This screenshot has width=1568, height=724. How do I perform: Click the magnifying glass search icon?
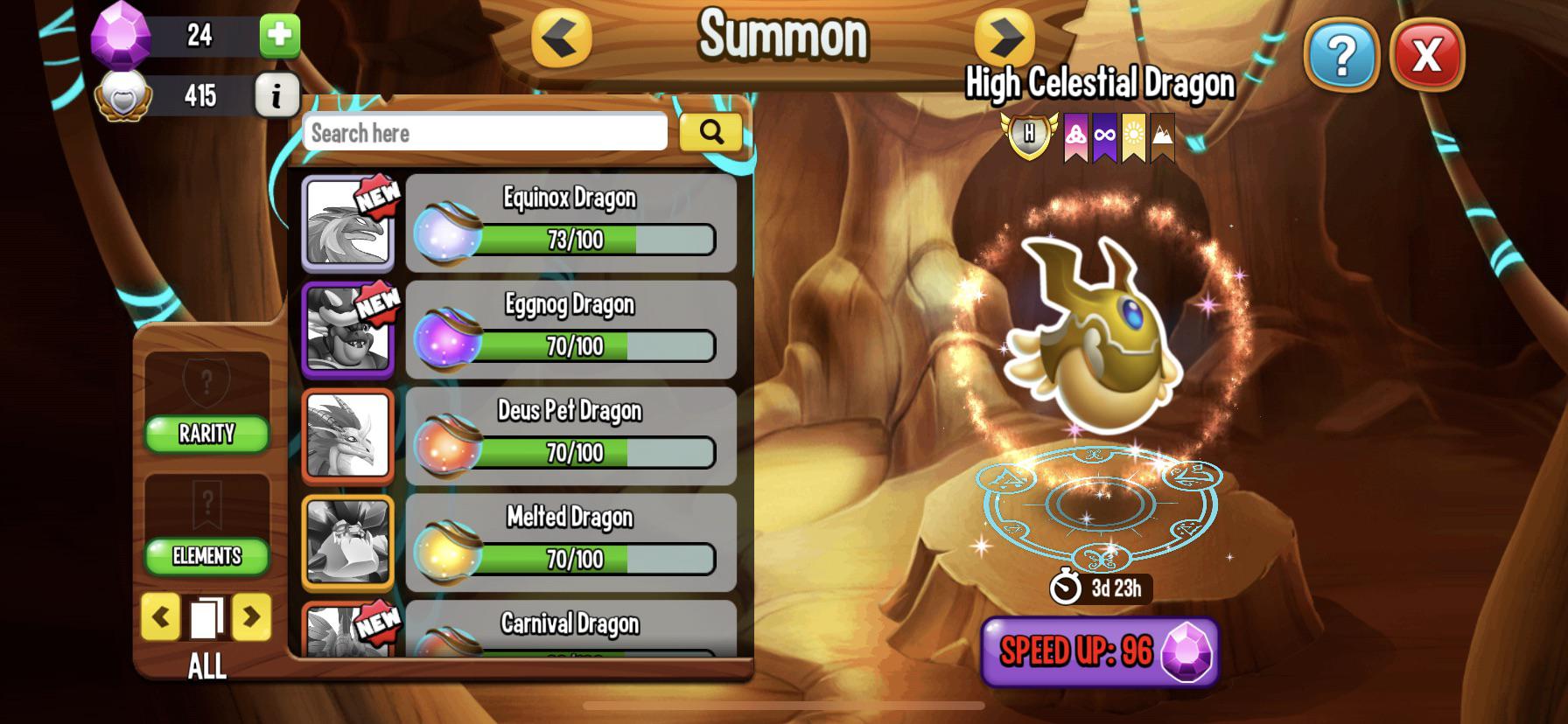(x=711, y=133)
